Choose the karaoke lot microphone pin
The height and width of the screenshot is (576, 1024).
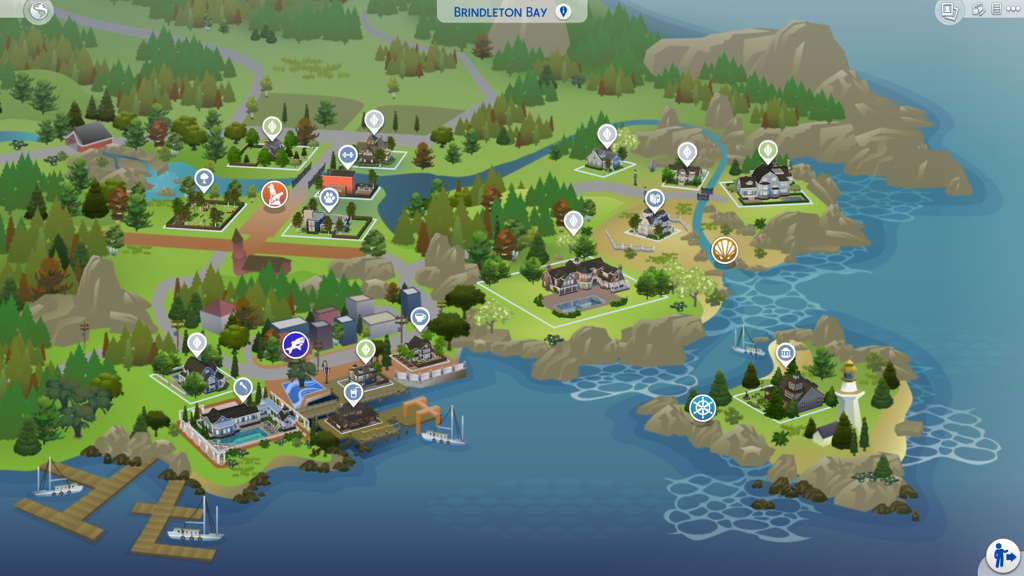tap(243, 387)
